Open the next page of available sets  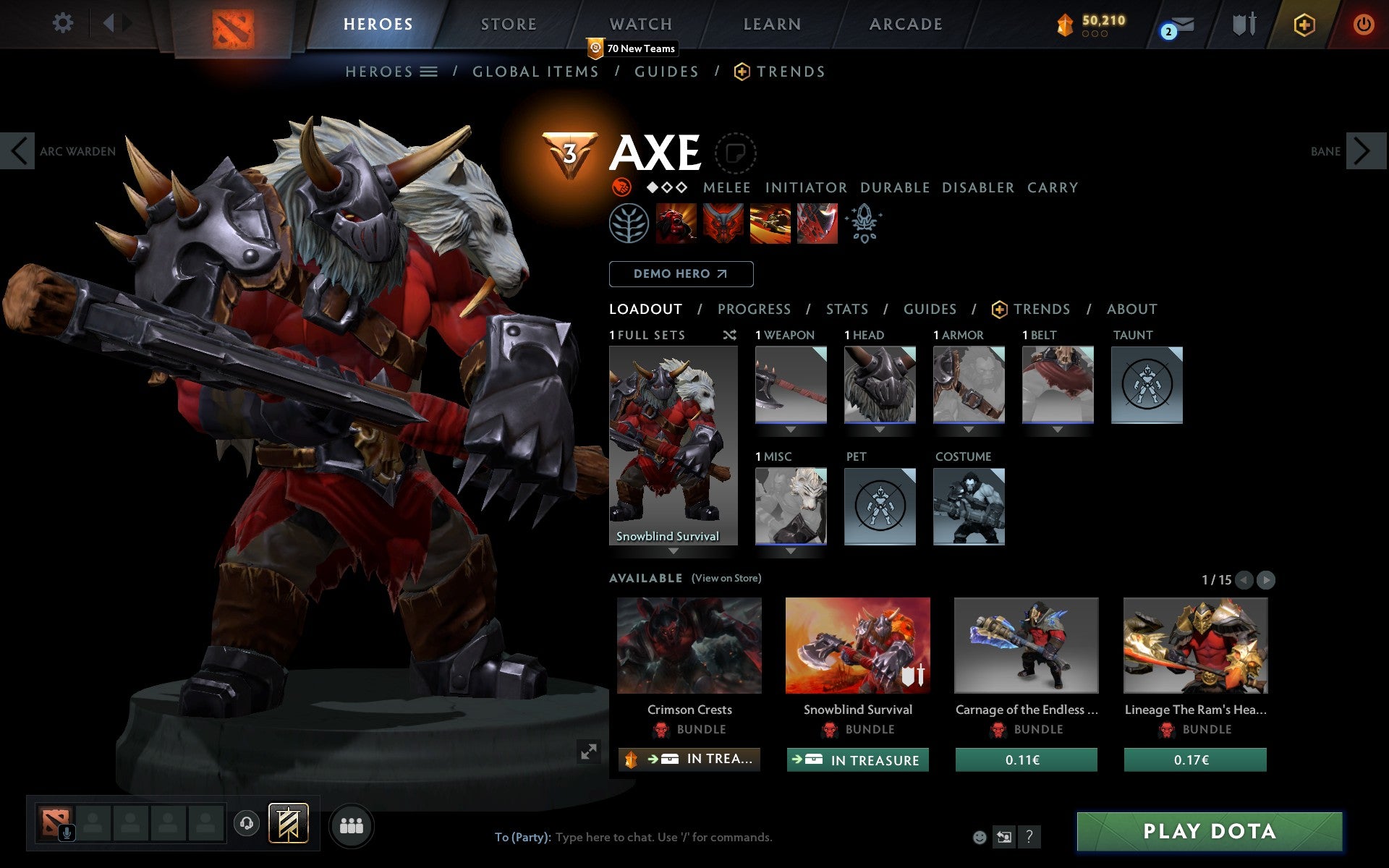tap(1265, 579)
